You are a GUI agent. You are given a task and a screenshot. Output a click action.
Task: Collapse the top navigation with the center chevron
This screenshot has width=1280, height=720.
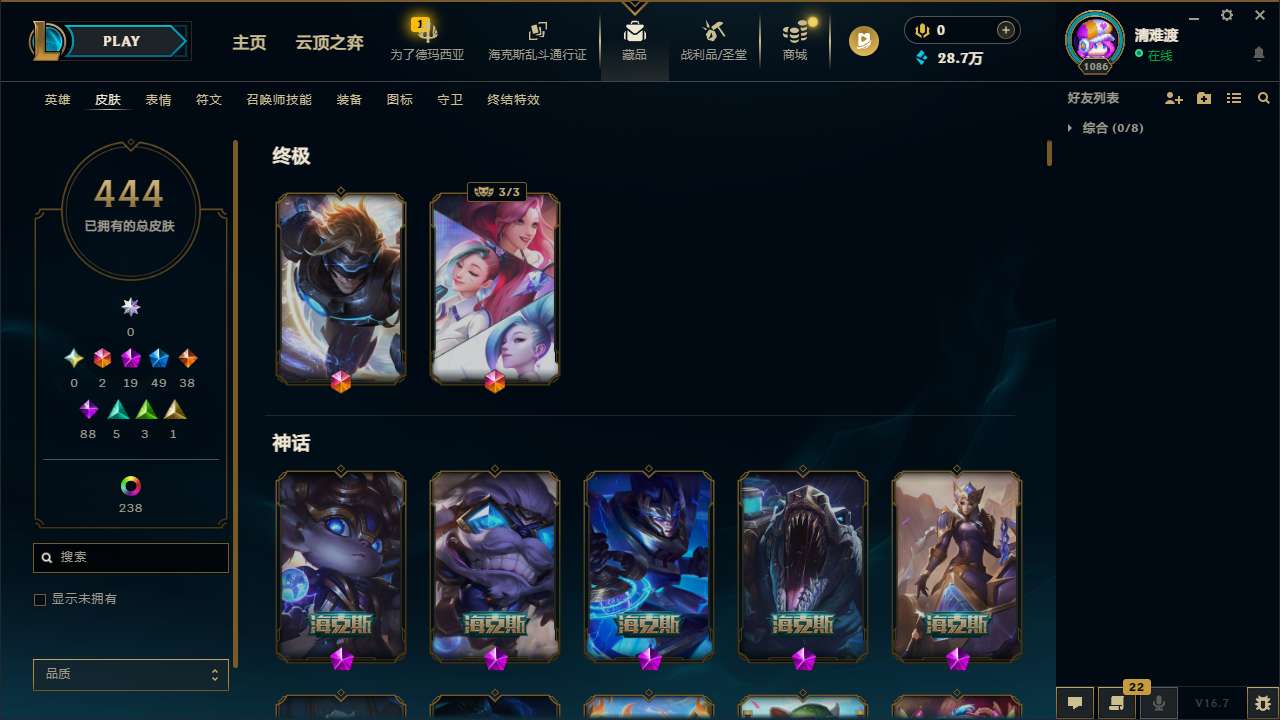click(635, 6)
